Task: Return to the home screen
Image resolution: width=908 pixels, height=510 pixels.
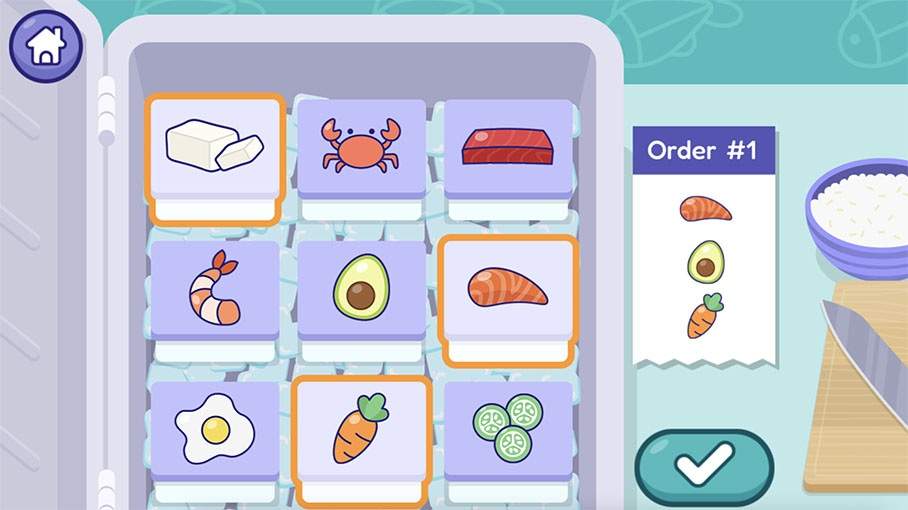Action: (46, 46)
